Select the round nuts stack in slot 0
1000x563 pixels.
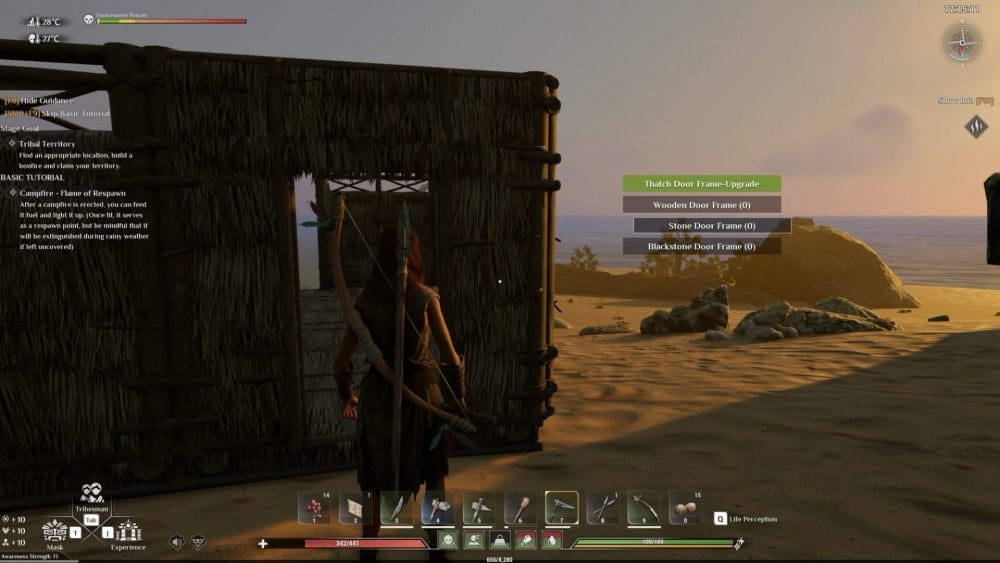tap(684, 508)
